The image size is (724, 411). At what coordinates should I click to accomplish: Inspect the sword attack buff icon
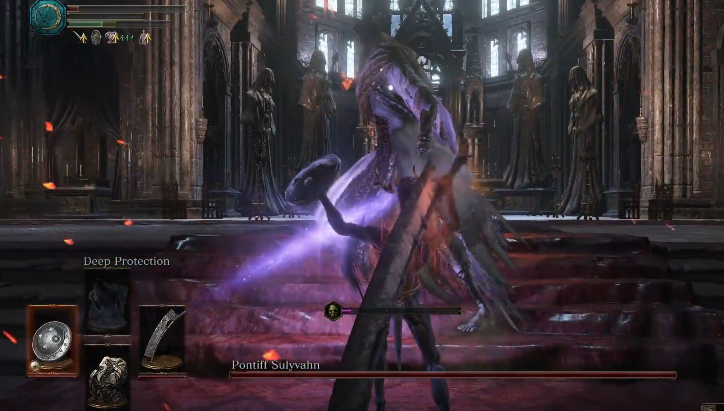coord(81,37)
